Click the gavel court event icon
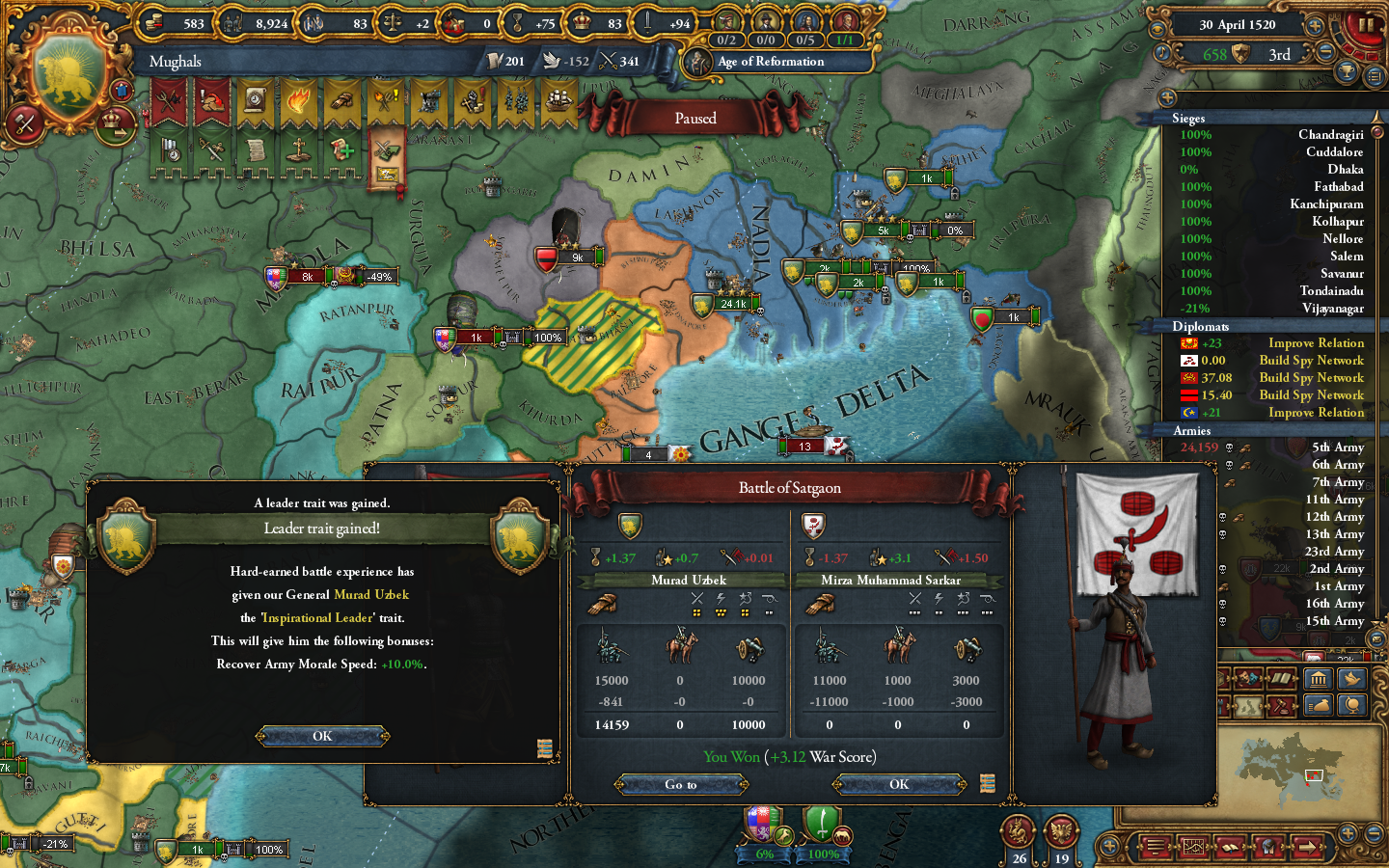This screenshot has height=868, width=1389. (x=1283, y=705)
